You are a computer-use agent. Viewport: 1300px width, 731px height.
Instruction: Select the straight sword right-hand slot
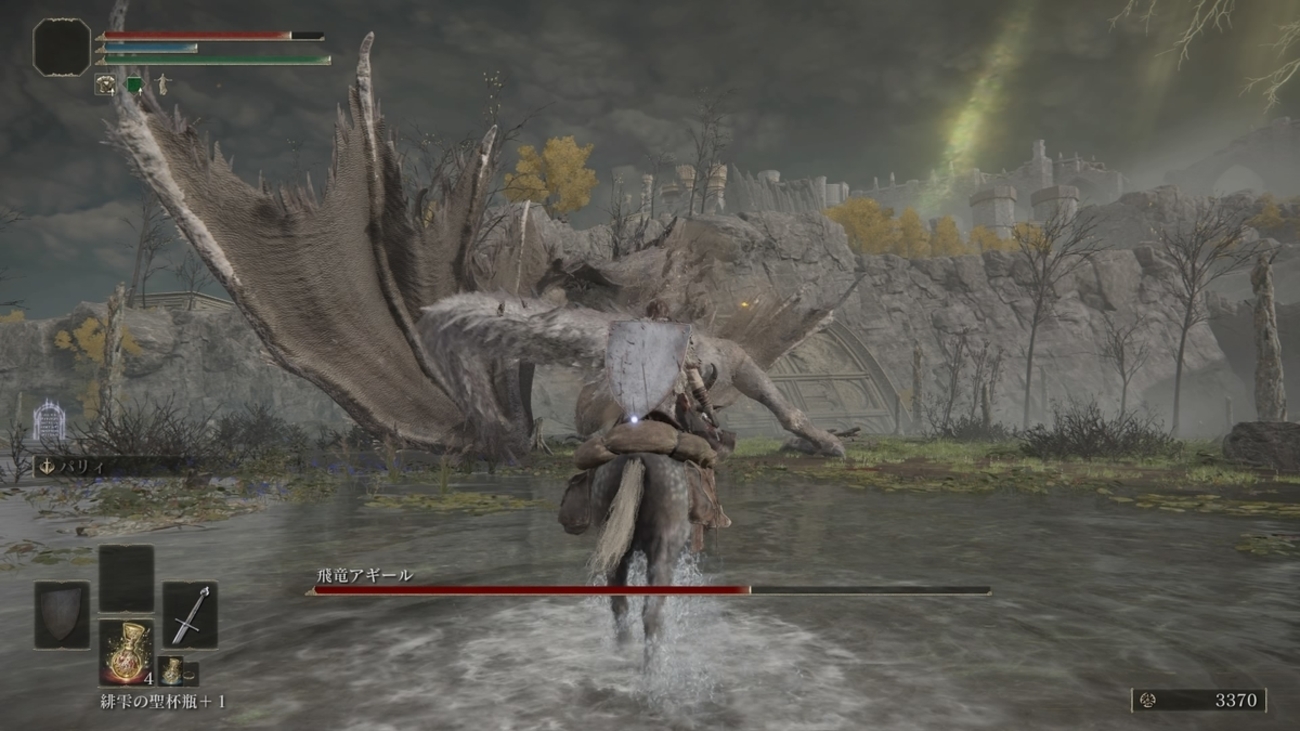coord(190,615)
